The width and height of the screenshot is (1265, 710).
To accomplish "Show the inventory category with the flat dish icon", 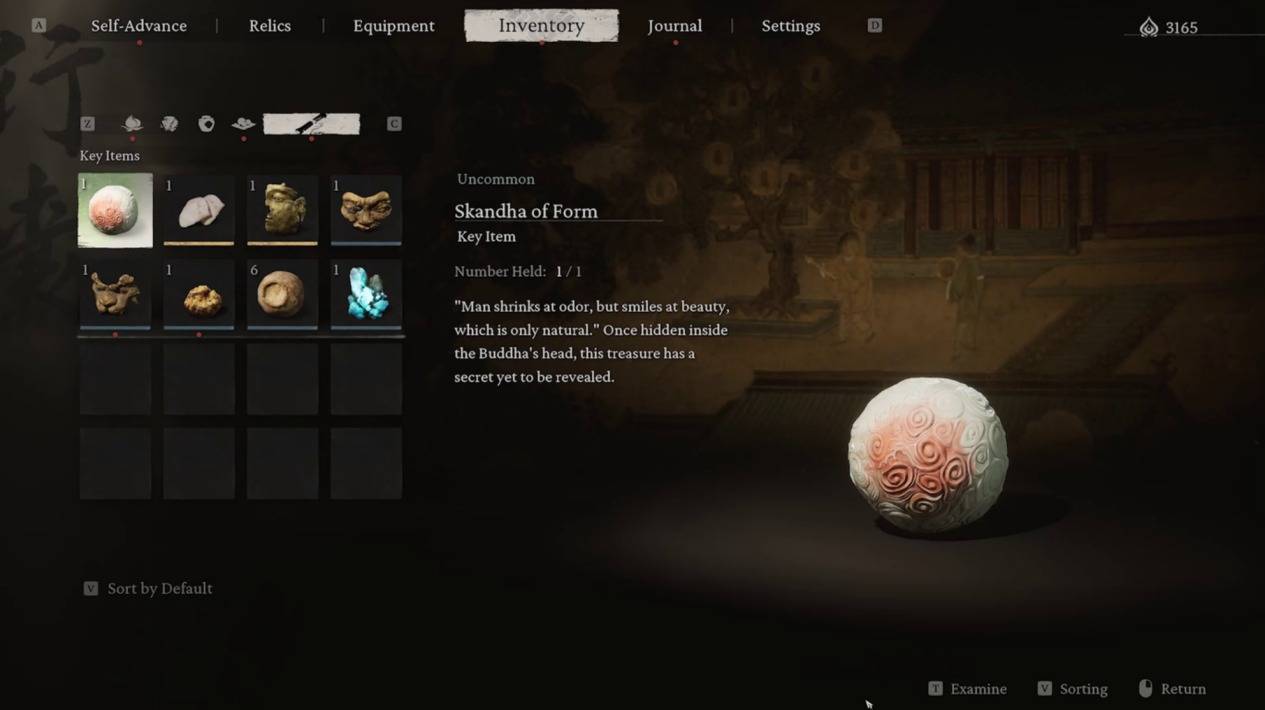I will pyautogui.click(x=243, y=124).
